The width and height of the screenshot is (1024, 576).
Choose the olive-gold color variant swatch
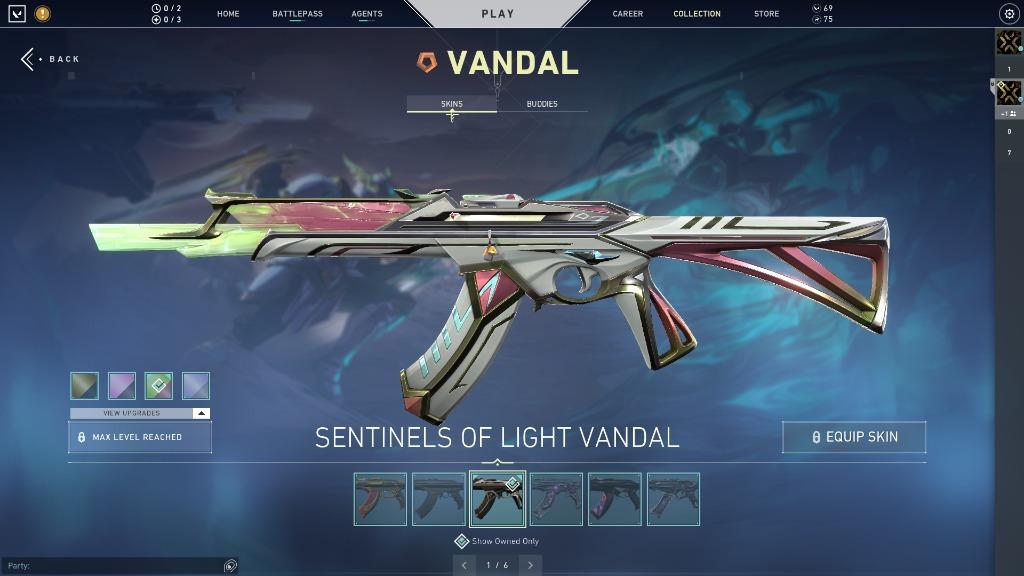click(x=85, y=386)
